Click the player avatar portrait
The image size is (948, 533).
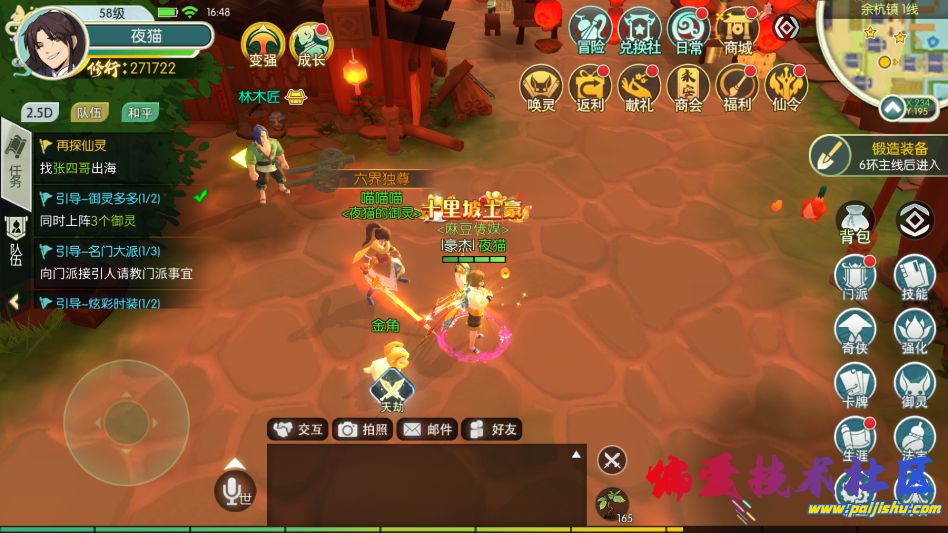(x=51, y=44)
